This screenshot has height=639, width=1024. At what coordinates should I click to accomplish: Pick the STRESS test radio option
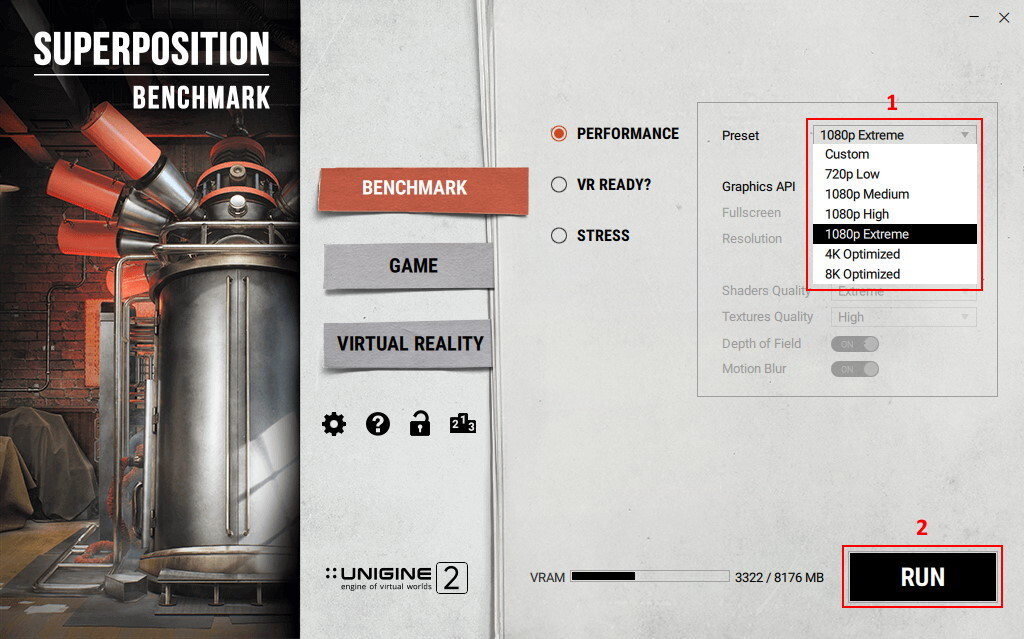coord(559,236)
